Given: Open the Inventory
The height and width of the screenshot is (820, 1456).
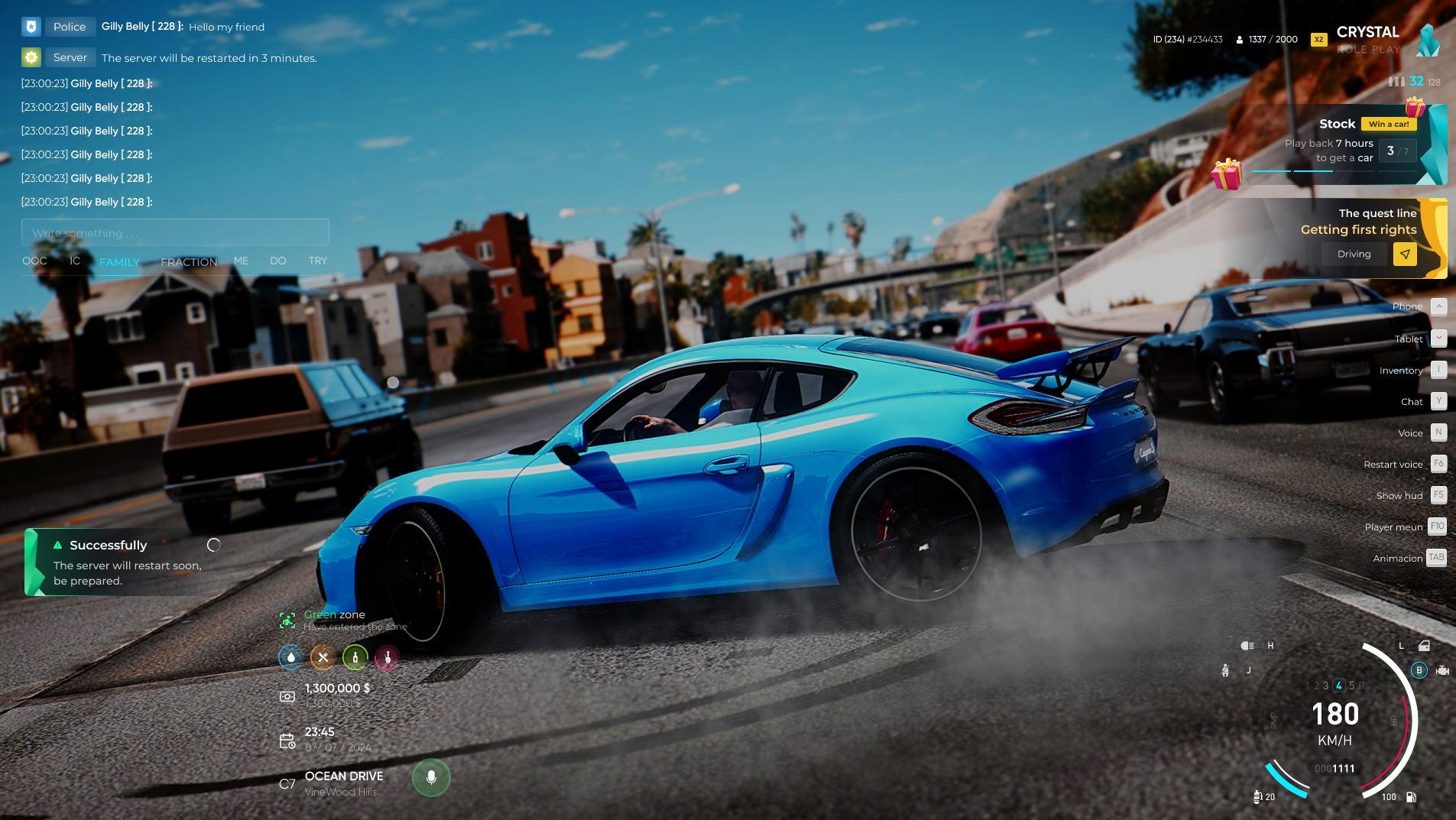Looking at the screenshot, I should pyautogui.click(x=1438, y=370).
